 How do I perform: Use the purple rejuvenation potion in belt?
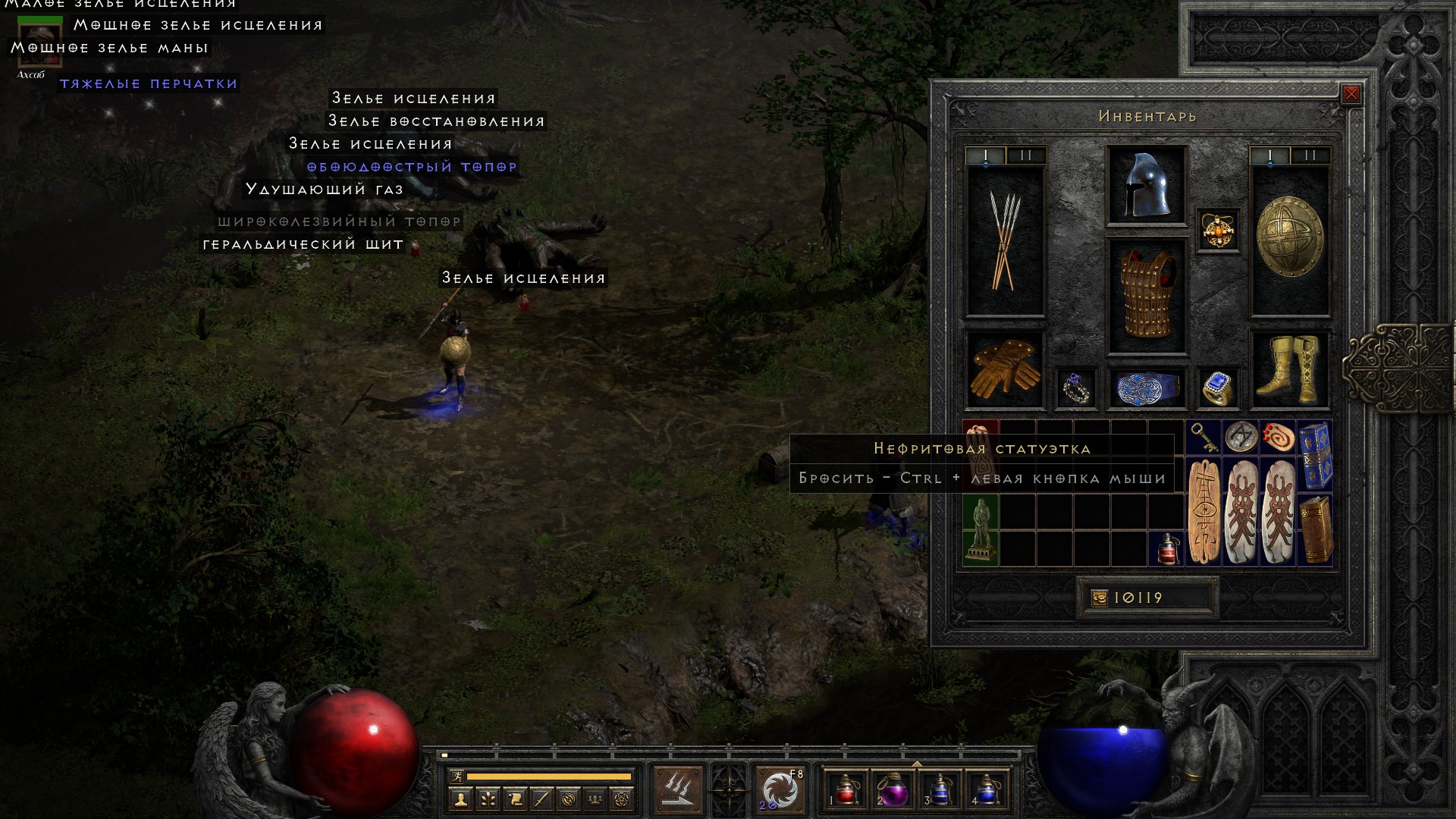click(x=893, y=790)
